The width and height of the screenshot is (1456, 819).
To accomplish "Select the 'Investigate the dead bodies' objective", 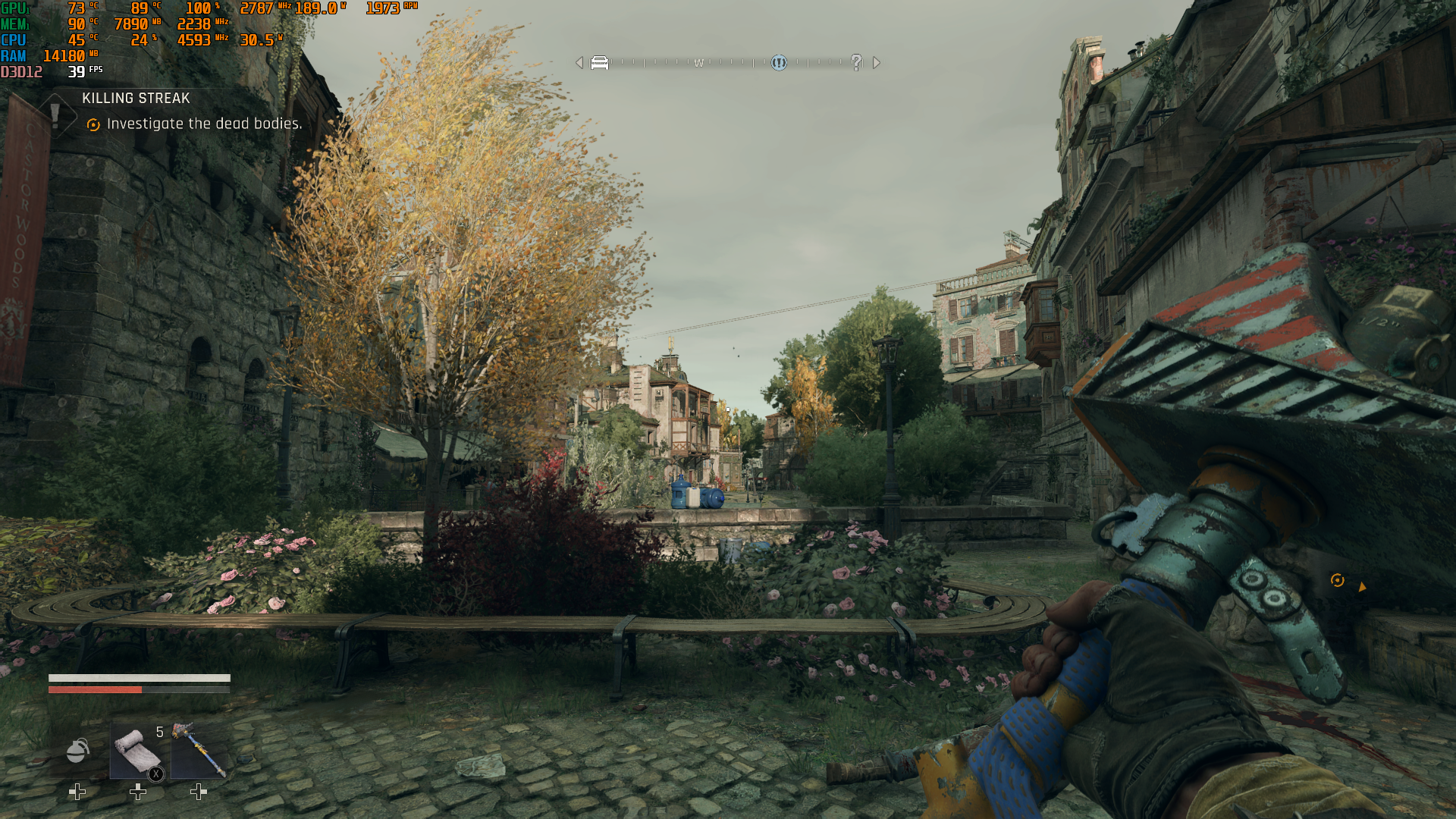I will click(x=204, y=124).
